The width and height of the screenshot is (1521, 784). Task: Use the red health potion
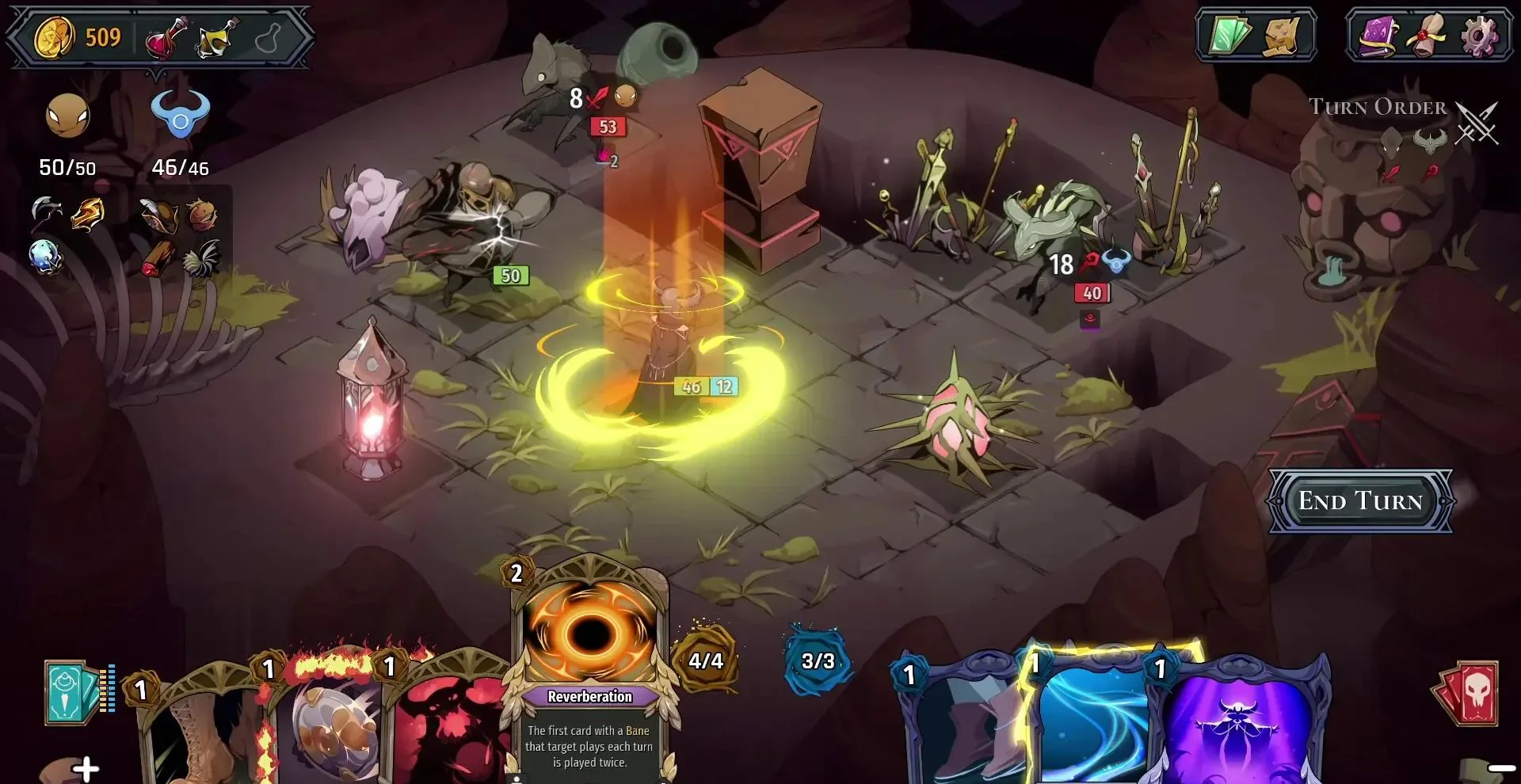167,37
